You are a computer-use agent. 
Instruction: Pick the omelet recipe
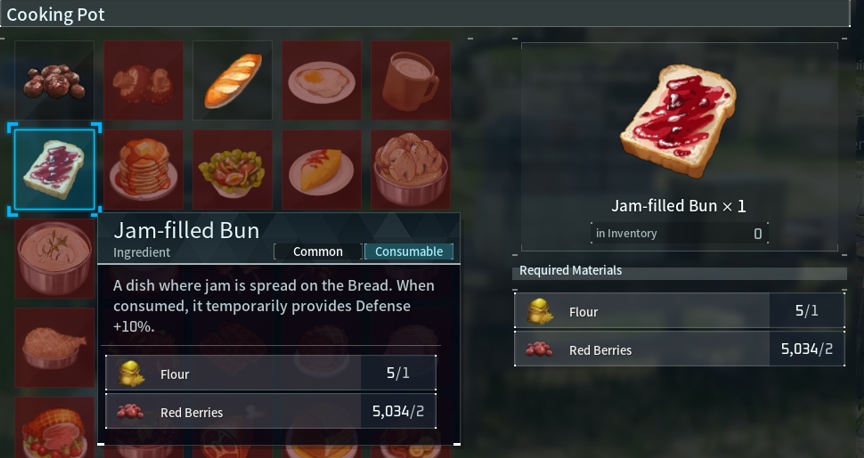pos(322,170)
